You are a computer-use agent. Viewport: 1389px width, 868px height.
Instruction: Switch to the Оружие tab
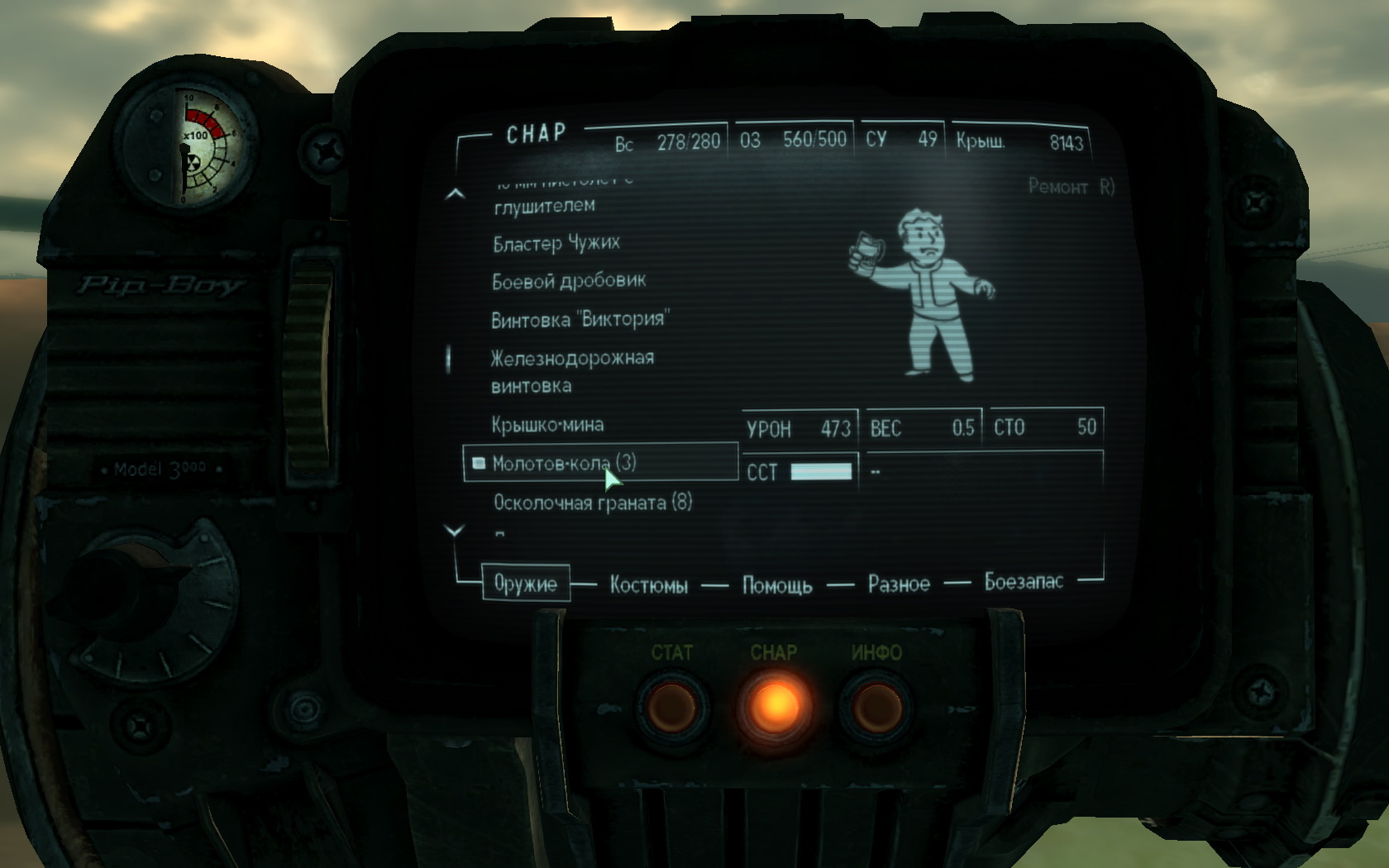coord(525,584)
